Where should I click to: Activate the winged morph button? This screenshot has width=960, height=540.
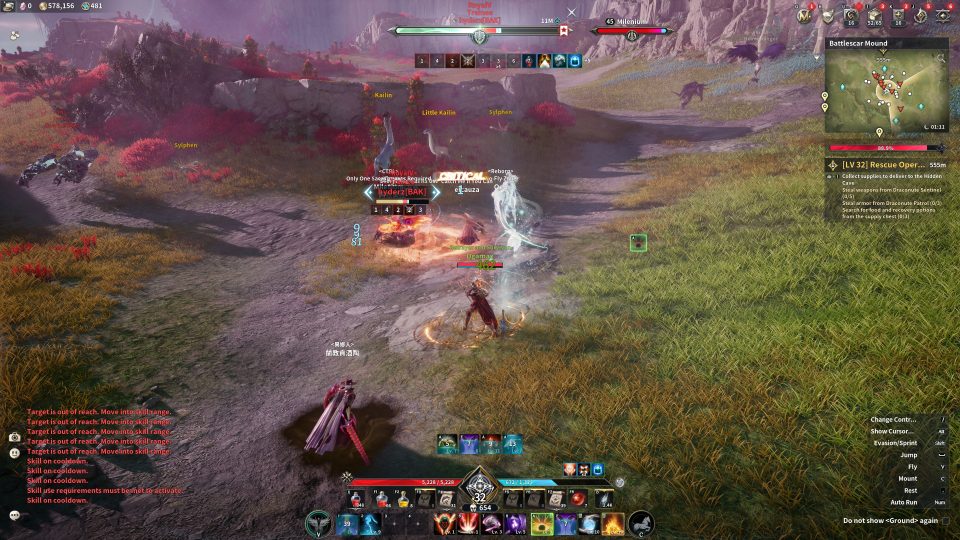(x=320, y=523)
